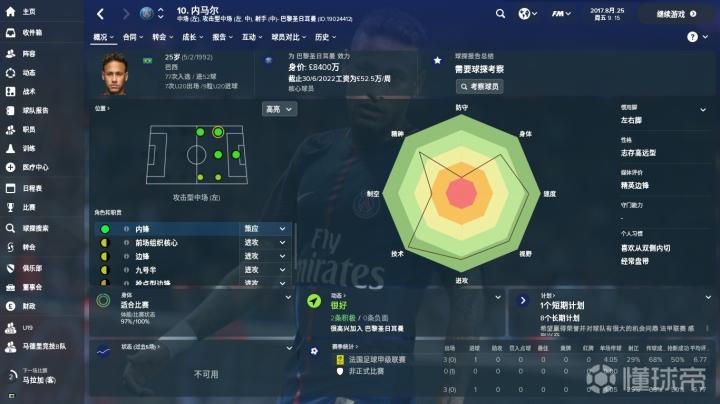Open the 转会 transfers sidebar entry
Screen dimensions: 720x404
[x=28, y=247]
